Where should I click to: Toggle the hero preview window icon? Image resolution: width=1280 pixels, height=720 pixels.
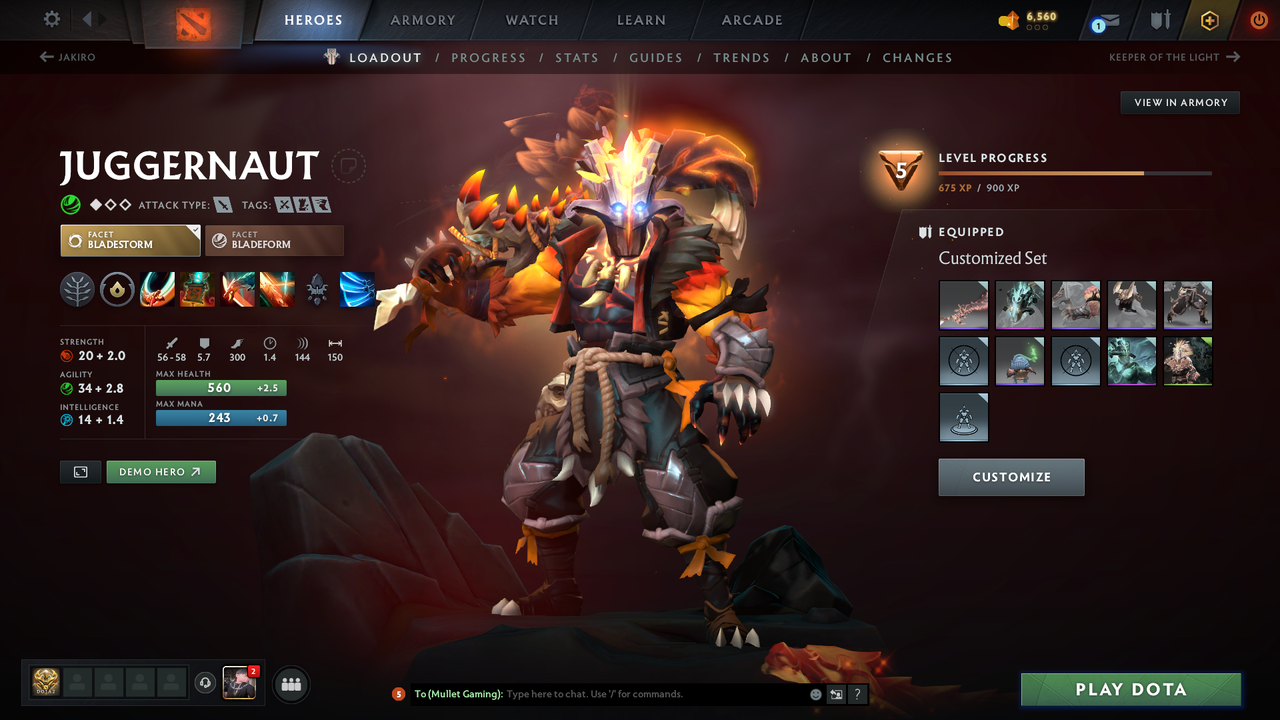pos(80,471)
